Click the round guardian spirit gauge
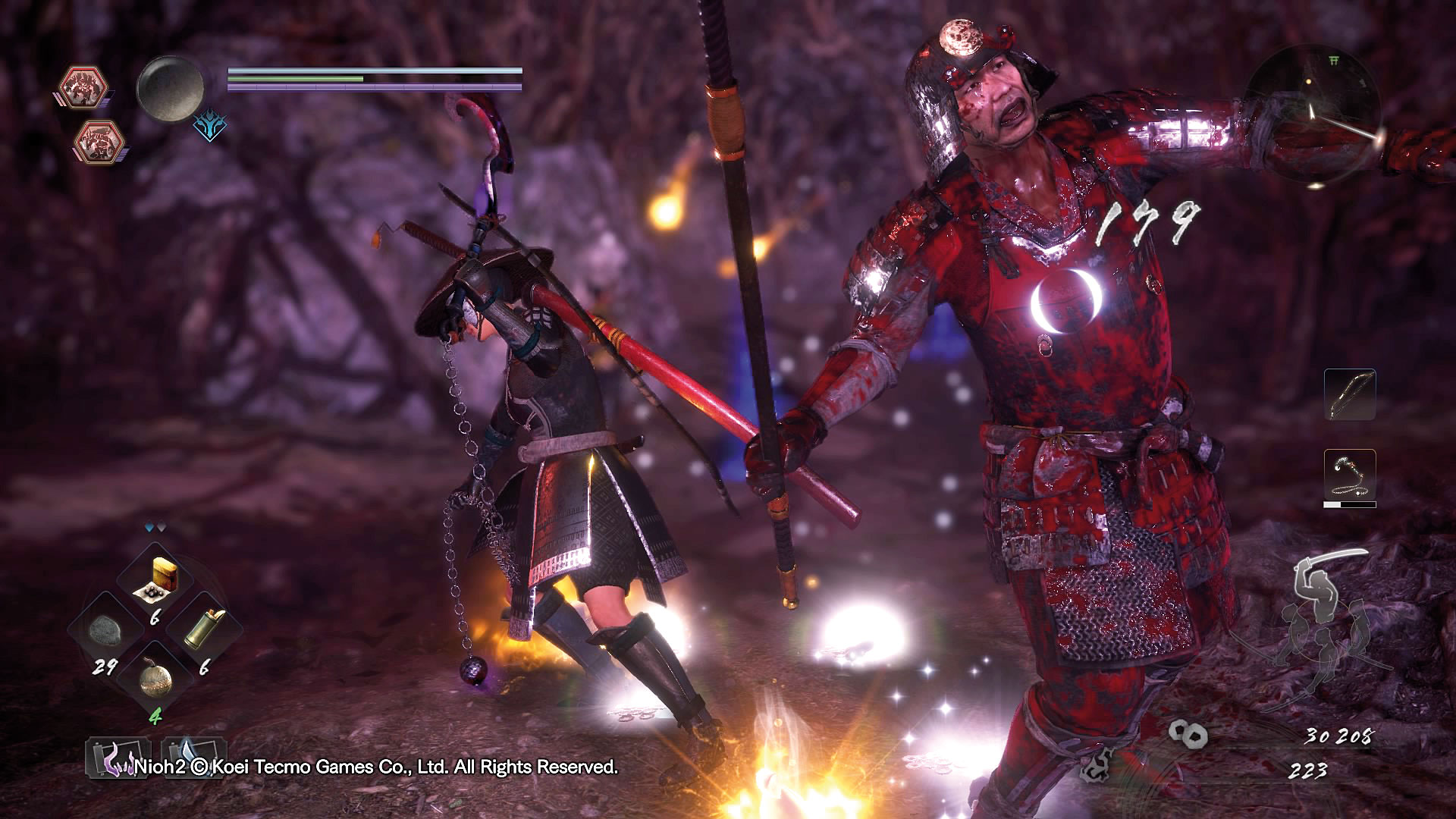Screen dimensions: 1456x819 click(x=171, y=88)
